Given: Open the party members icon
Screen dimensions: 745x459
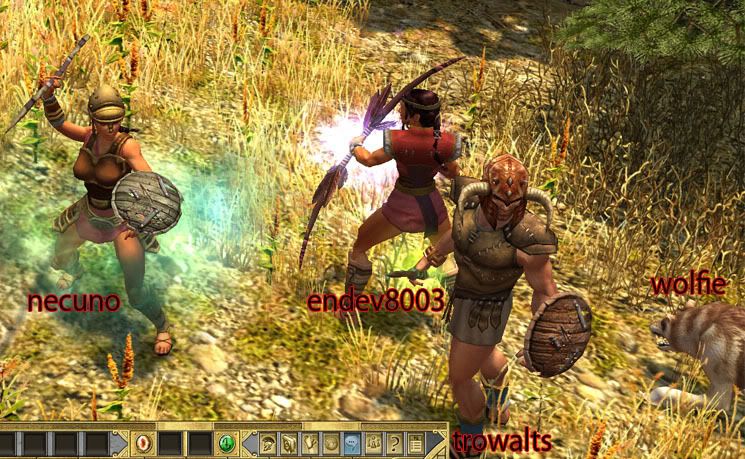Looking at the screenshot, I should point(373,442).
